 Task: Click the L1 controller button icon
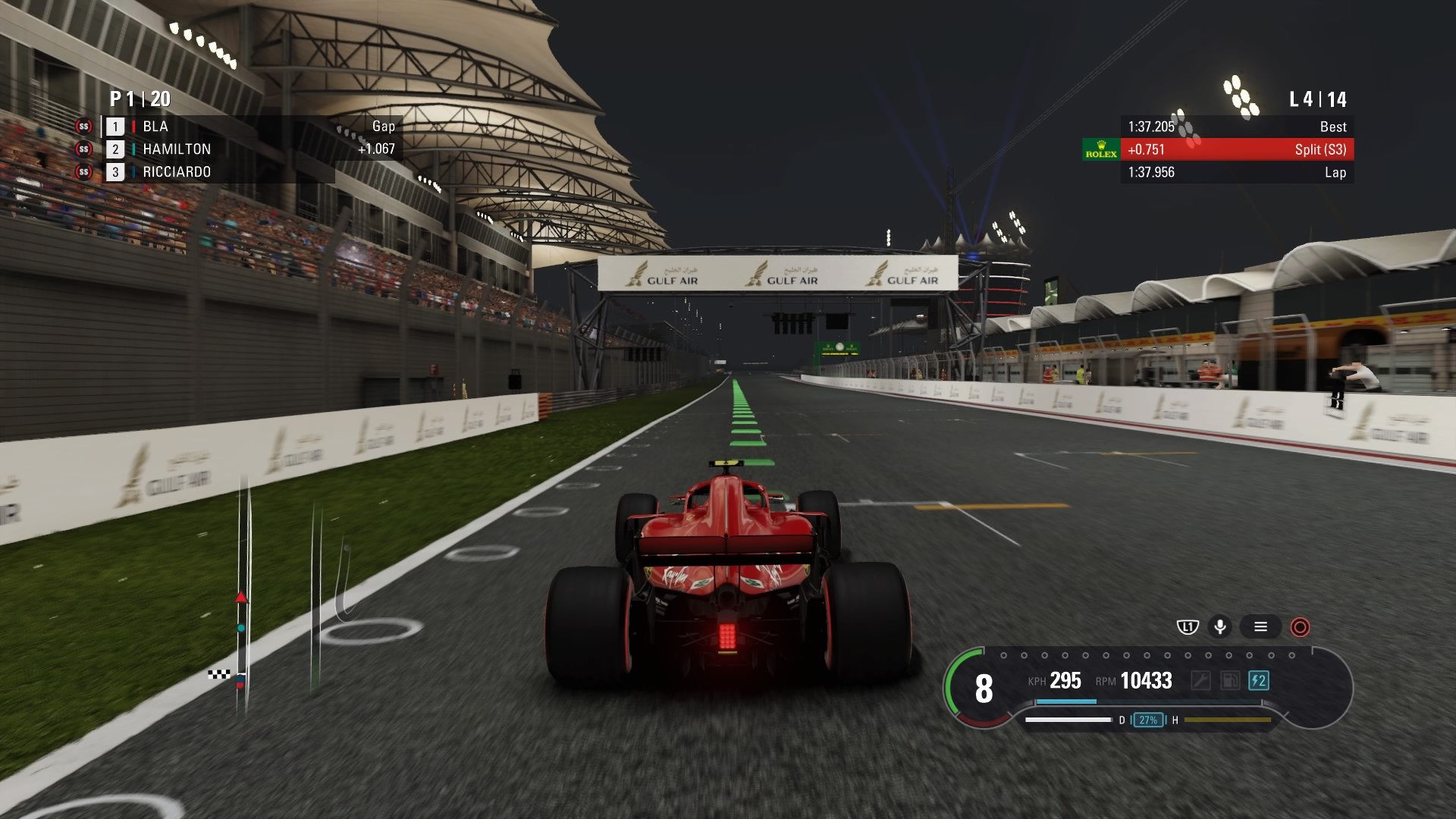click(x=1187, y=627)
